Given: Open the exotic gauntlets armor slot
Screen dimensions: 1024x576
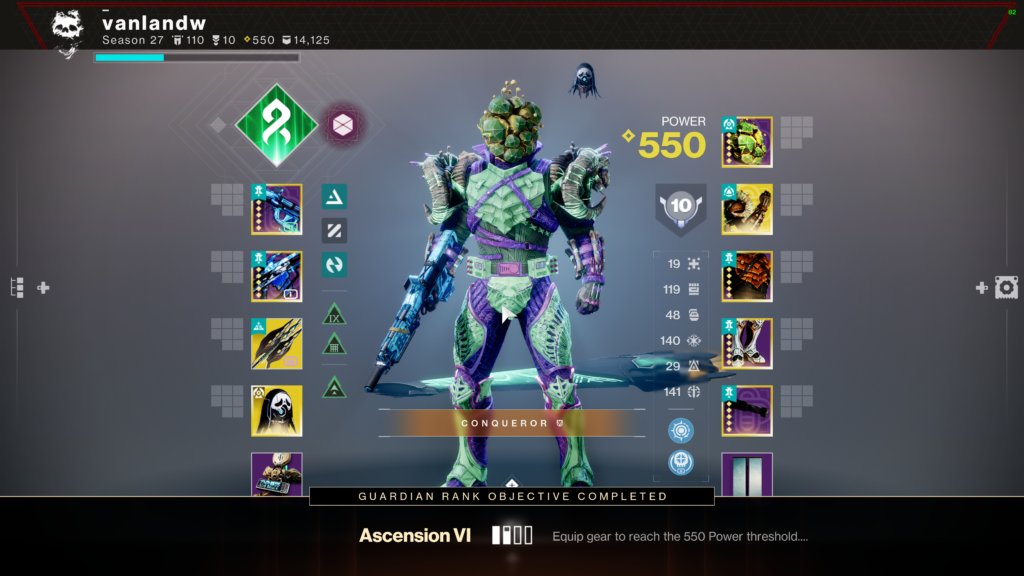Looking at the screenshot, I should [x=747, y=209].
